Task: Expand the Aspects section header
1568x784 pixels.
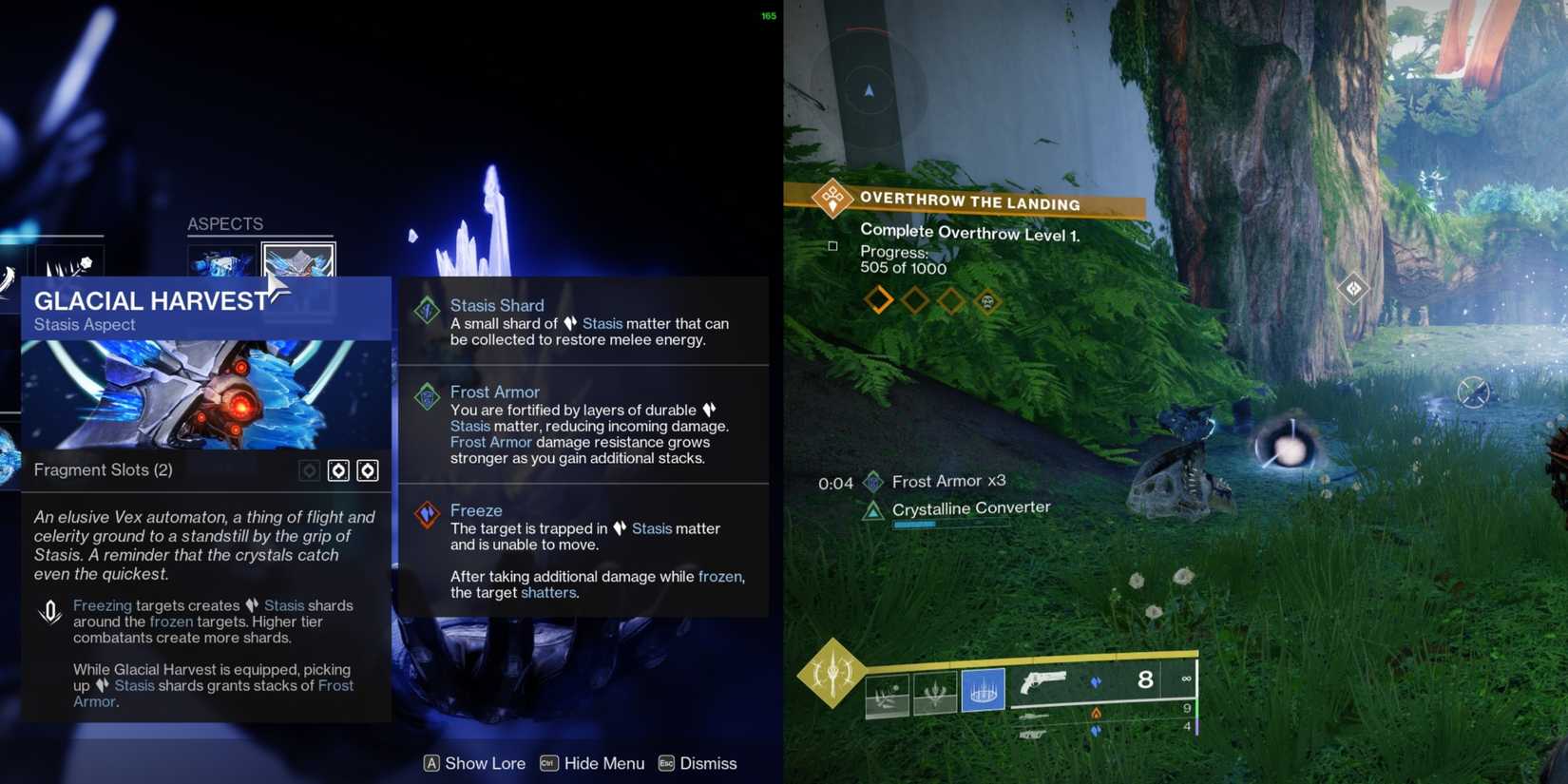Action: click(x=224, y=223)
